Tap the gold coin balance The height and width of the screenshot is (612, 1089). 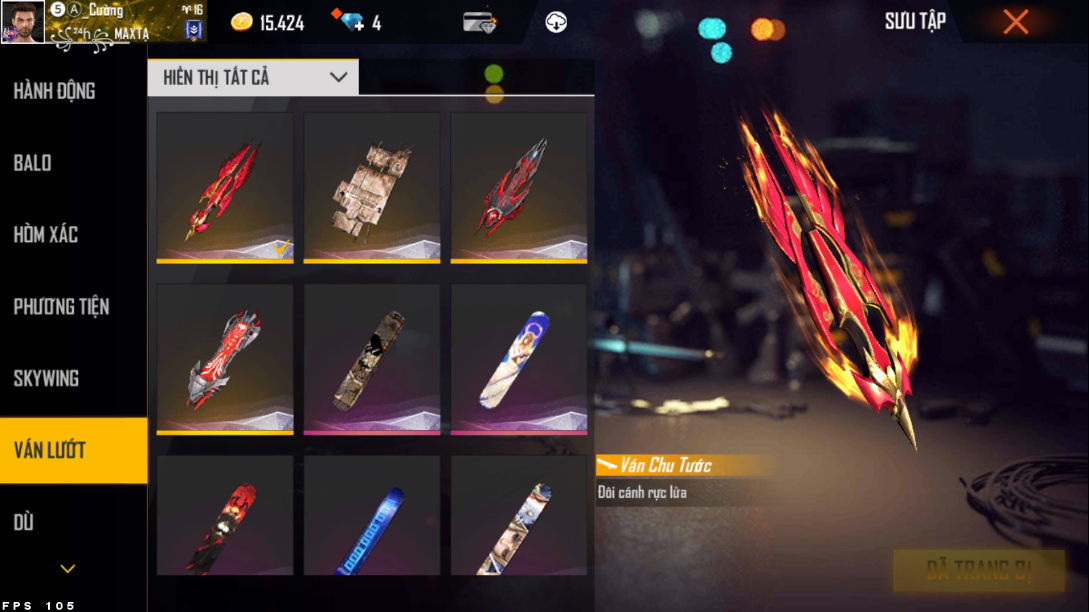[268, 22]
